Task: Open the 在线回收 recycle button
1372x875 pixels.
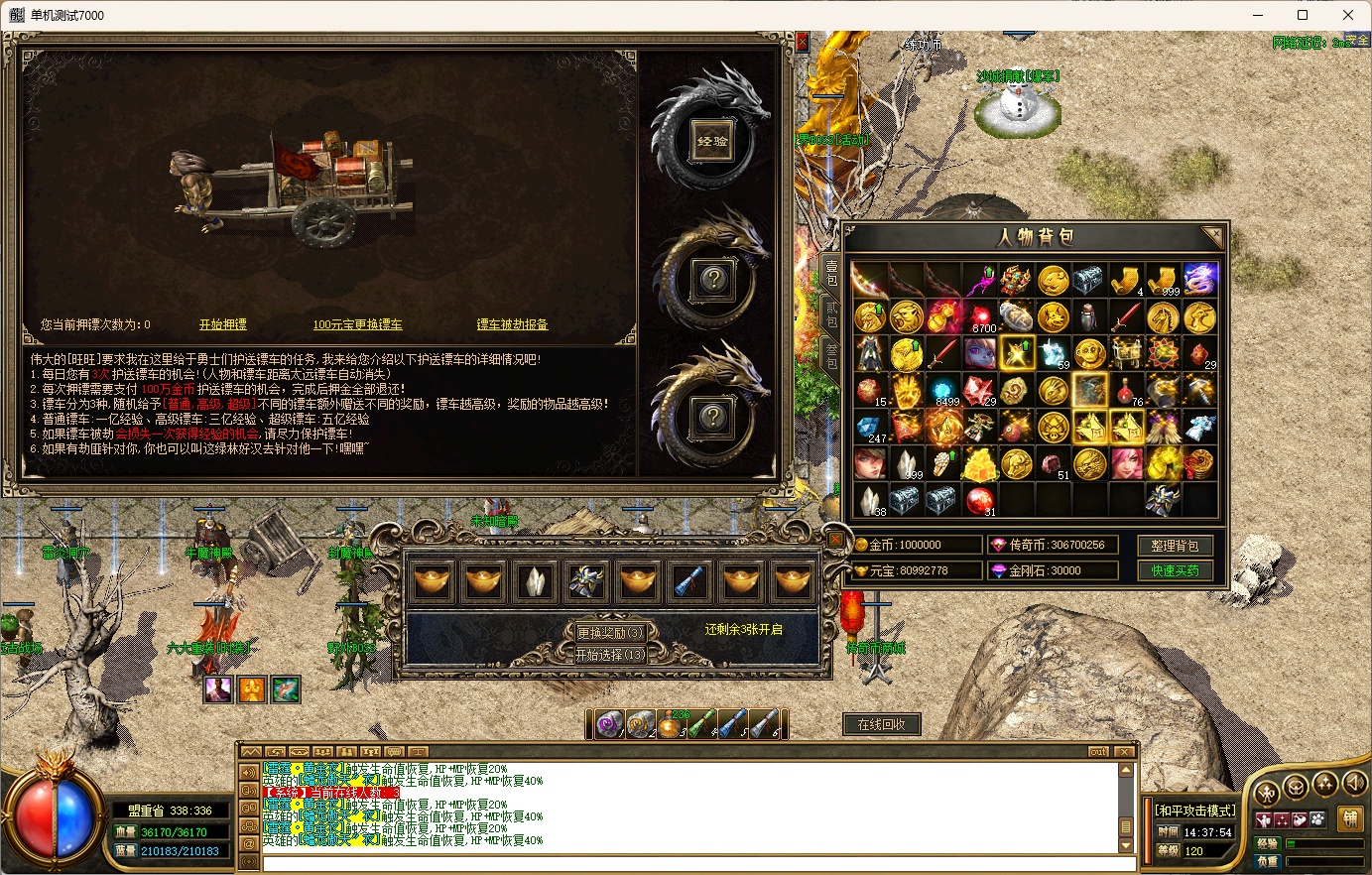Action: click(881, 724)
